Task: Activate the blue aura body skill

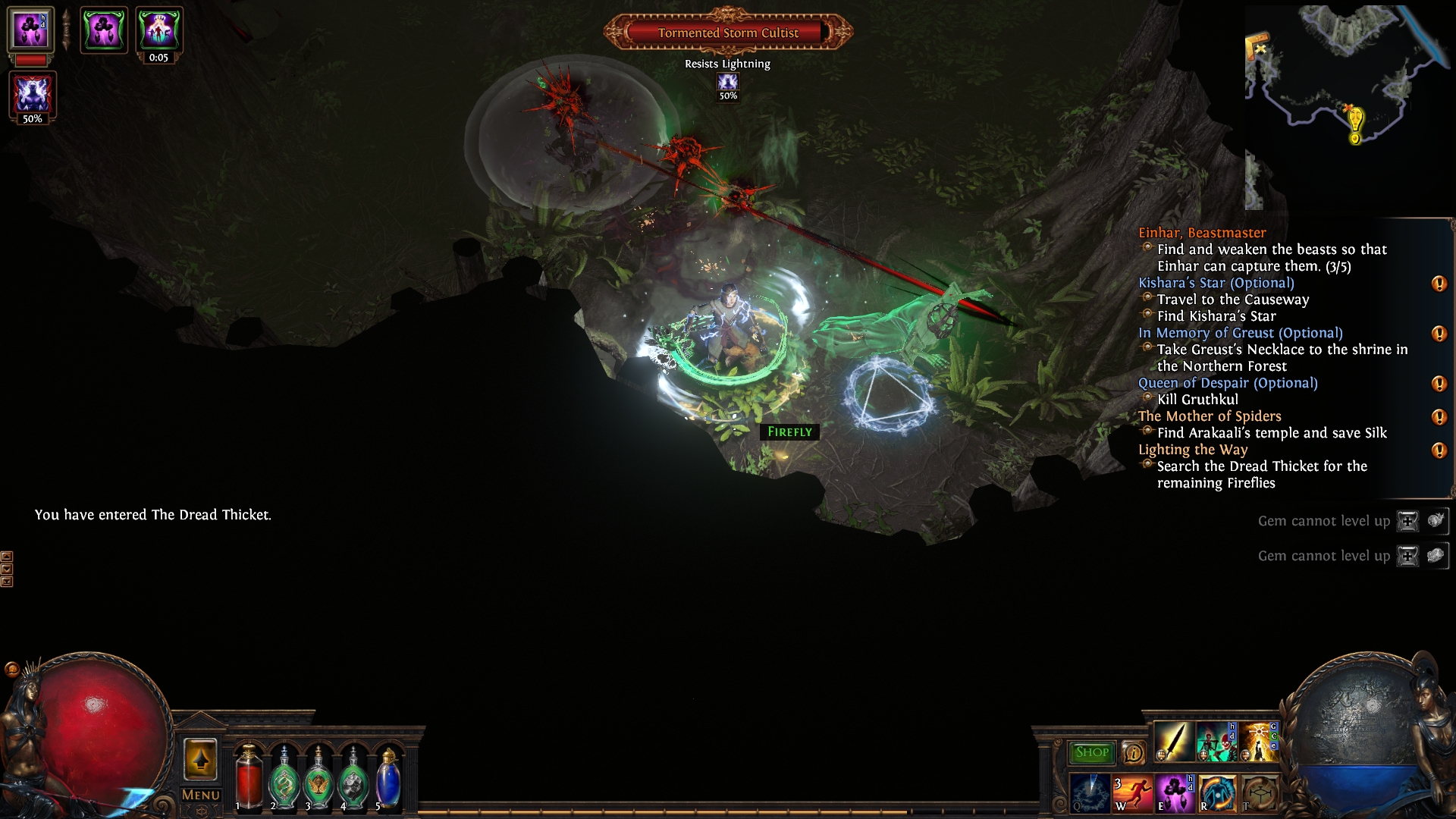Action: [x=1216, y=792]
